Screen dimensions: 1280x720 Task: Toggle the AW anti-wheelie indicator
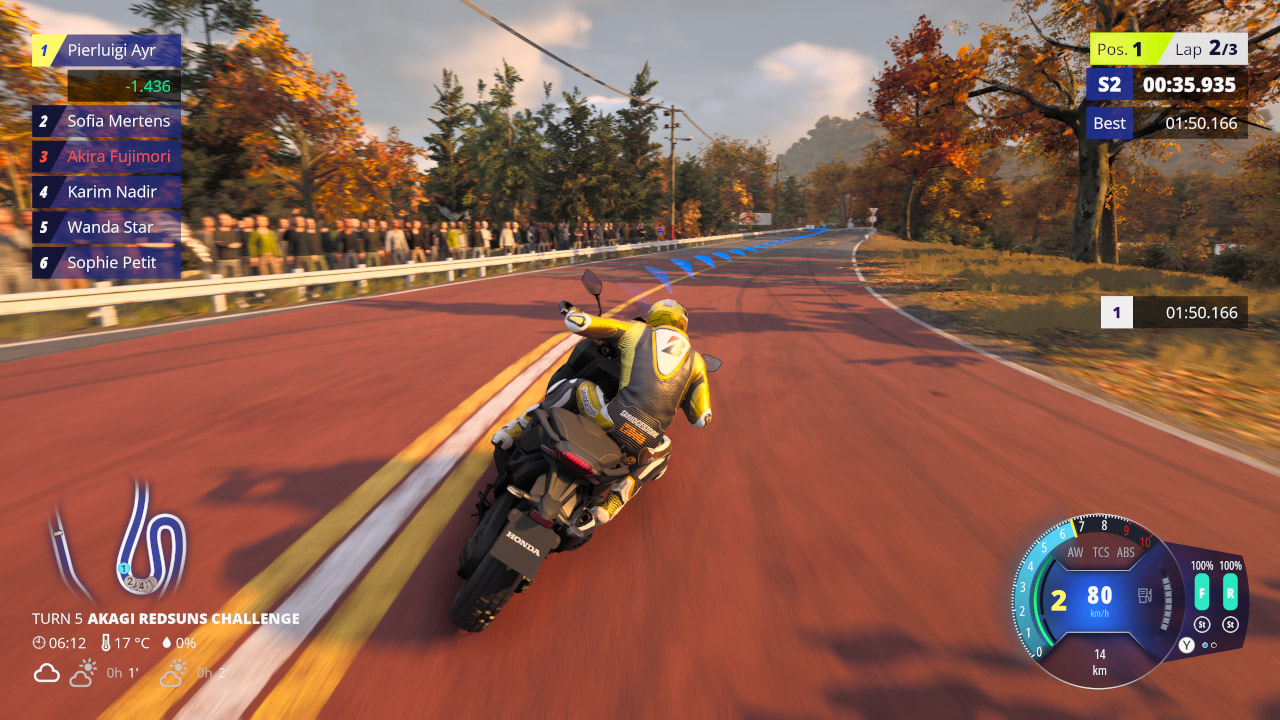[x=1075, y=552]
